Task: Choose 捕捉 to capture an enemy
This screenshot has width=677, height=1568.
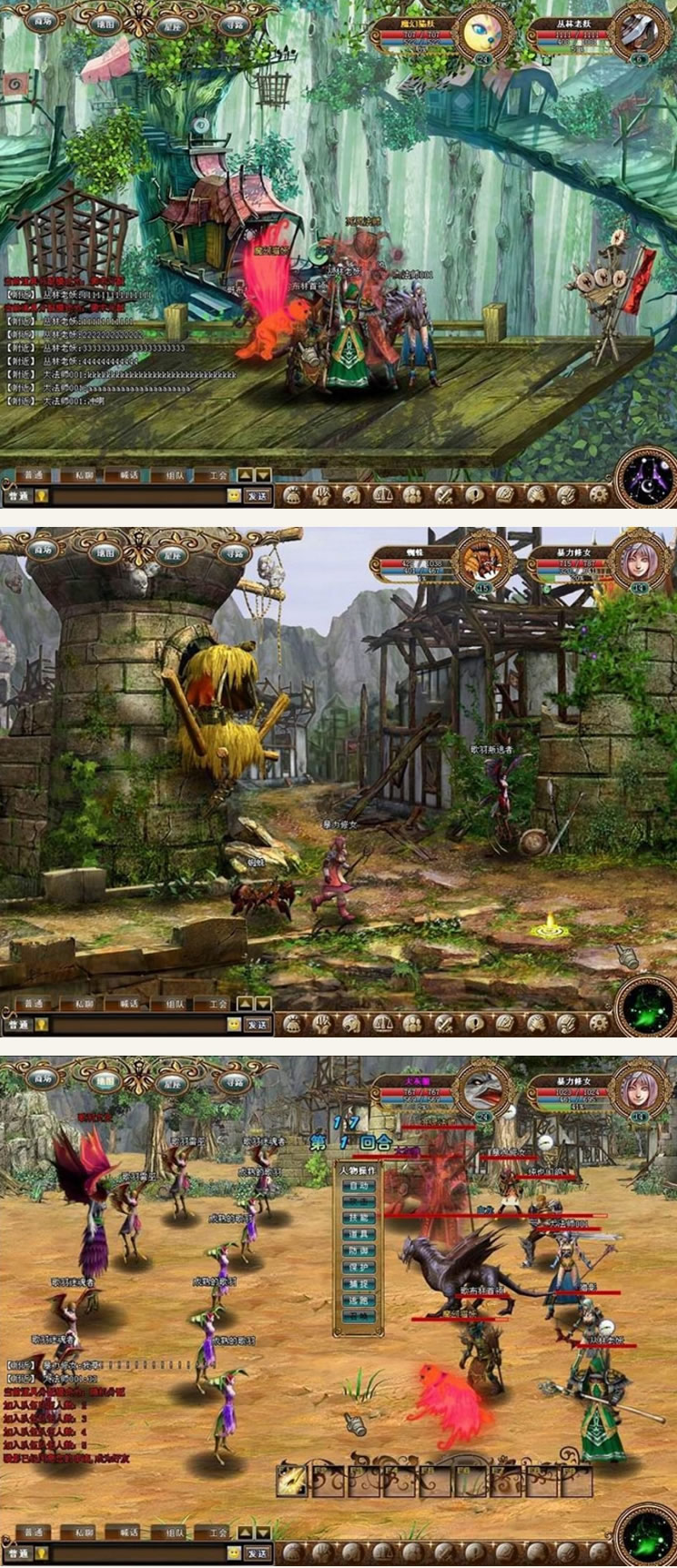Action: tap(359, 1284)
